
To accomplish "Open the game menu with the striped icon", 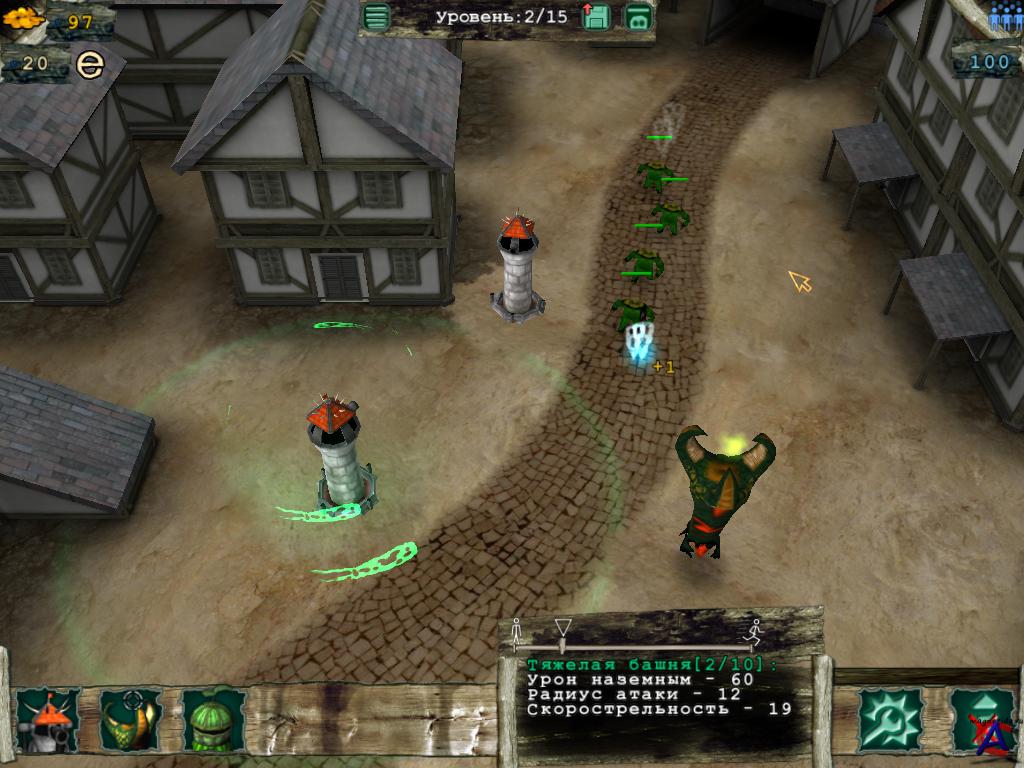I will (x=377, y=17).
